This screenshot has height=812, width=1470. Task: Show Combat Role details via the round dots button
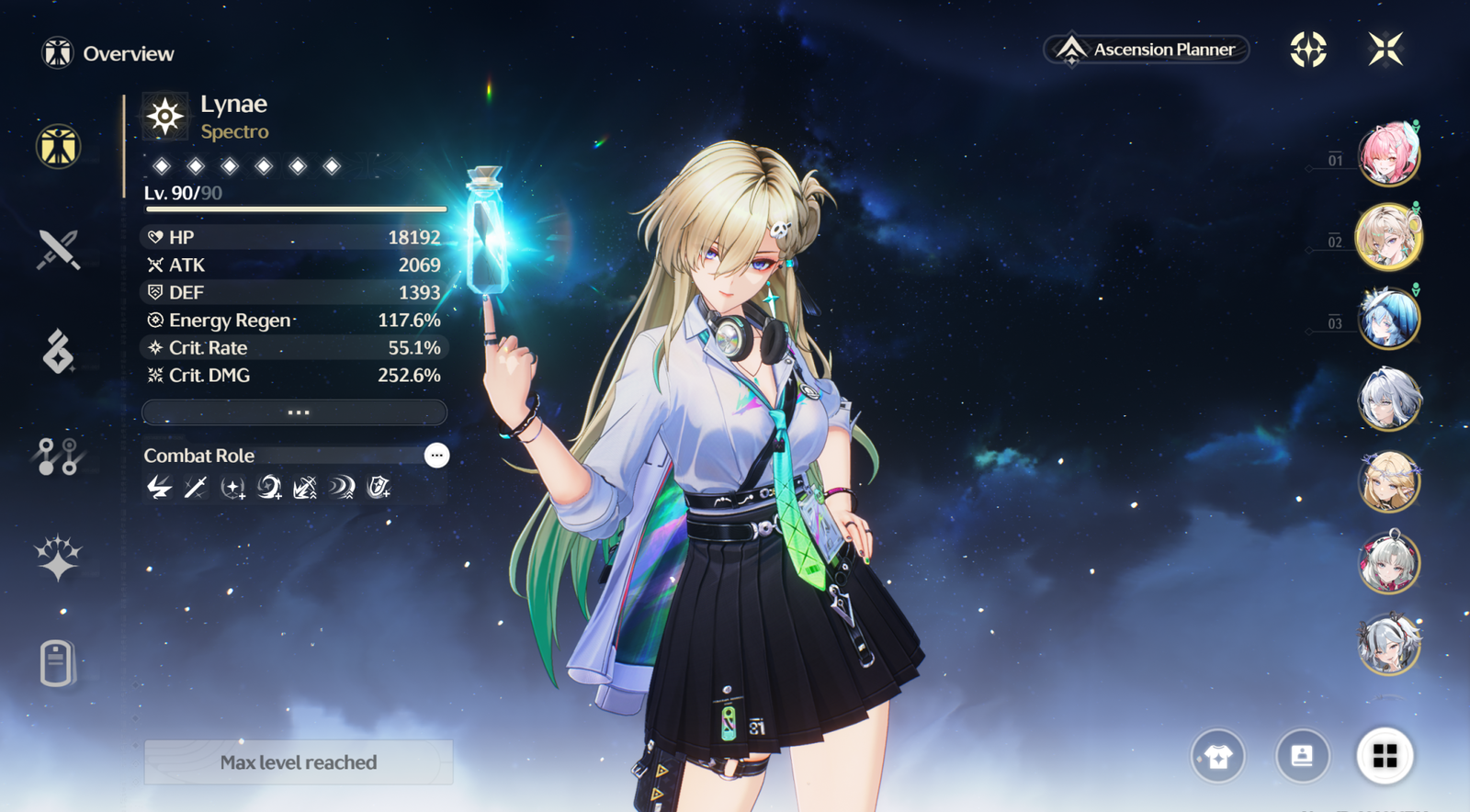[x=436, y=456]
